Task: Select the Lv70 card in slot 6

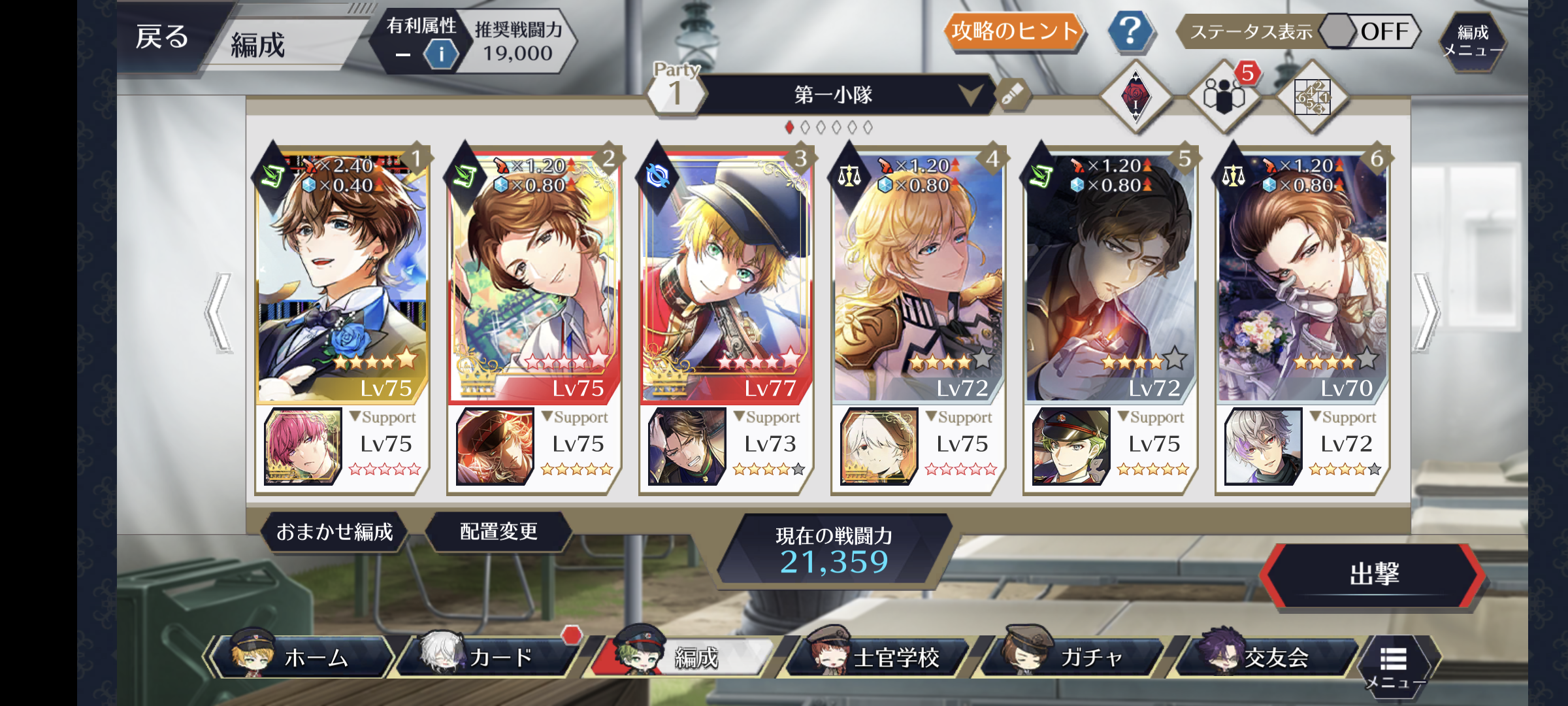Action: pos(1301,275)
